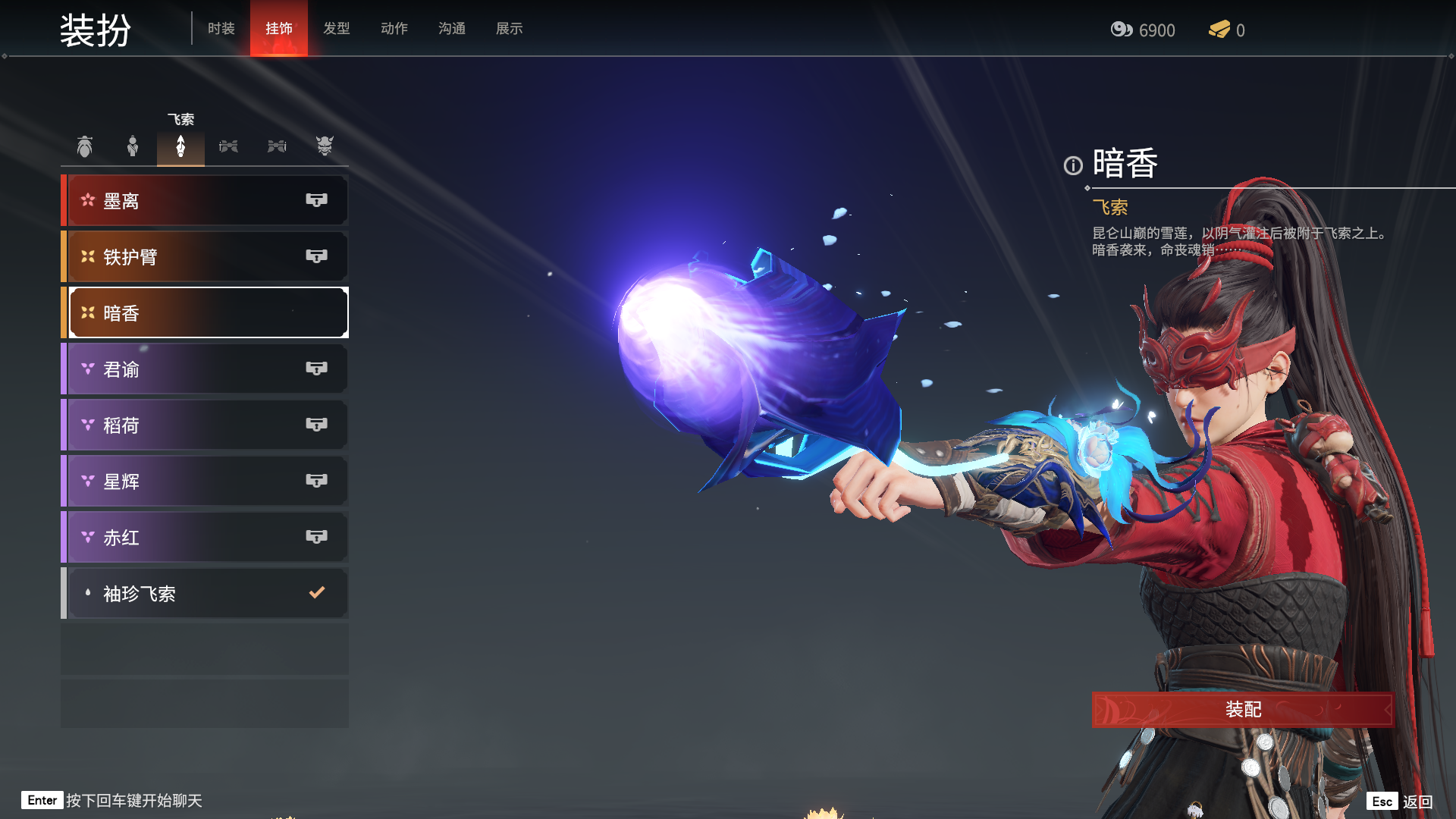Pick the 赤红 skin row
This screenshot has height=819, width=1456.
(x=206, y=538)
